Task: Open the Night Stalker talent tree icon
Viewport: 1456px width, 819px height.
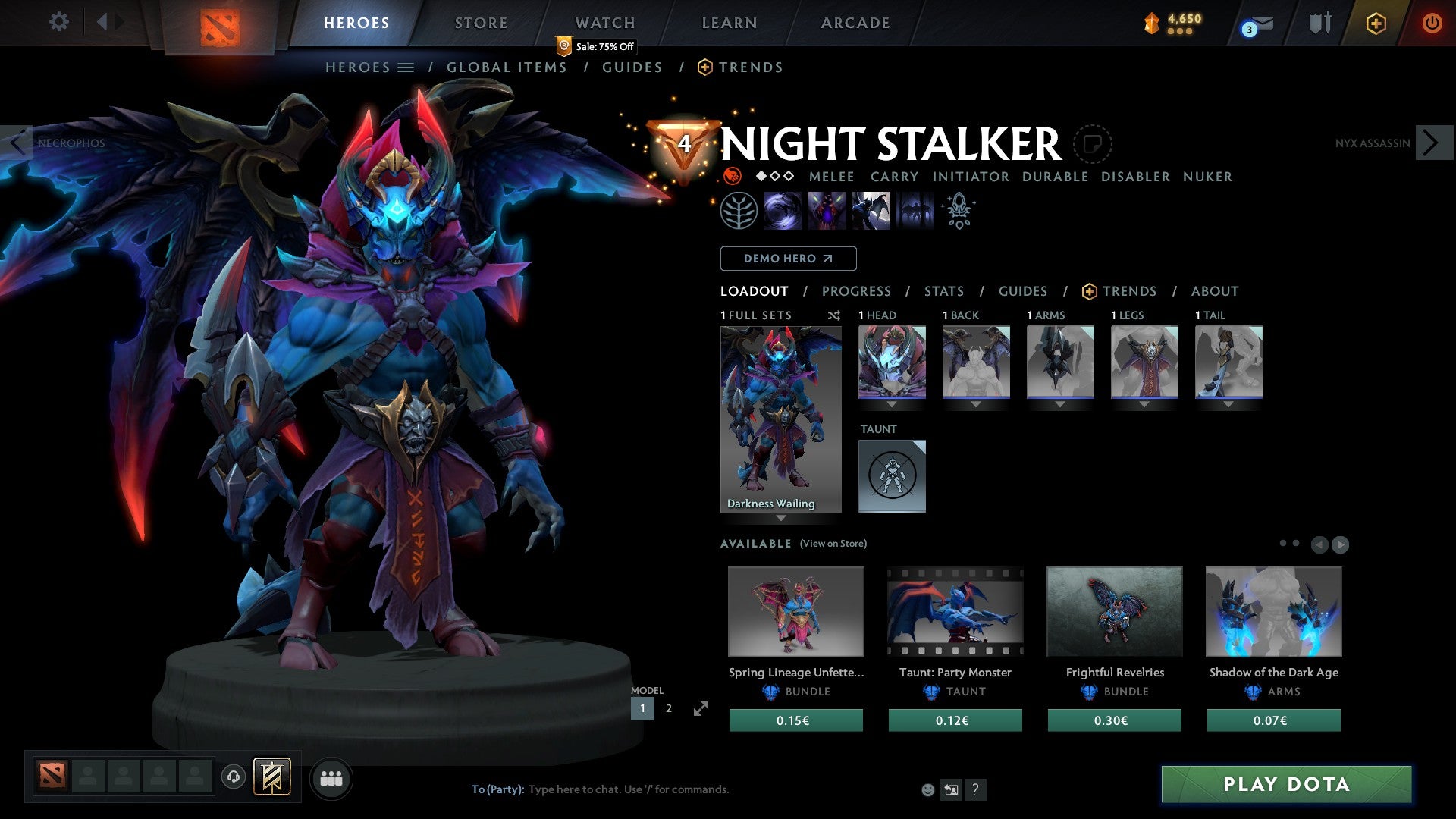Action: [x=737, y=210]
